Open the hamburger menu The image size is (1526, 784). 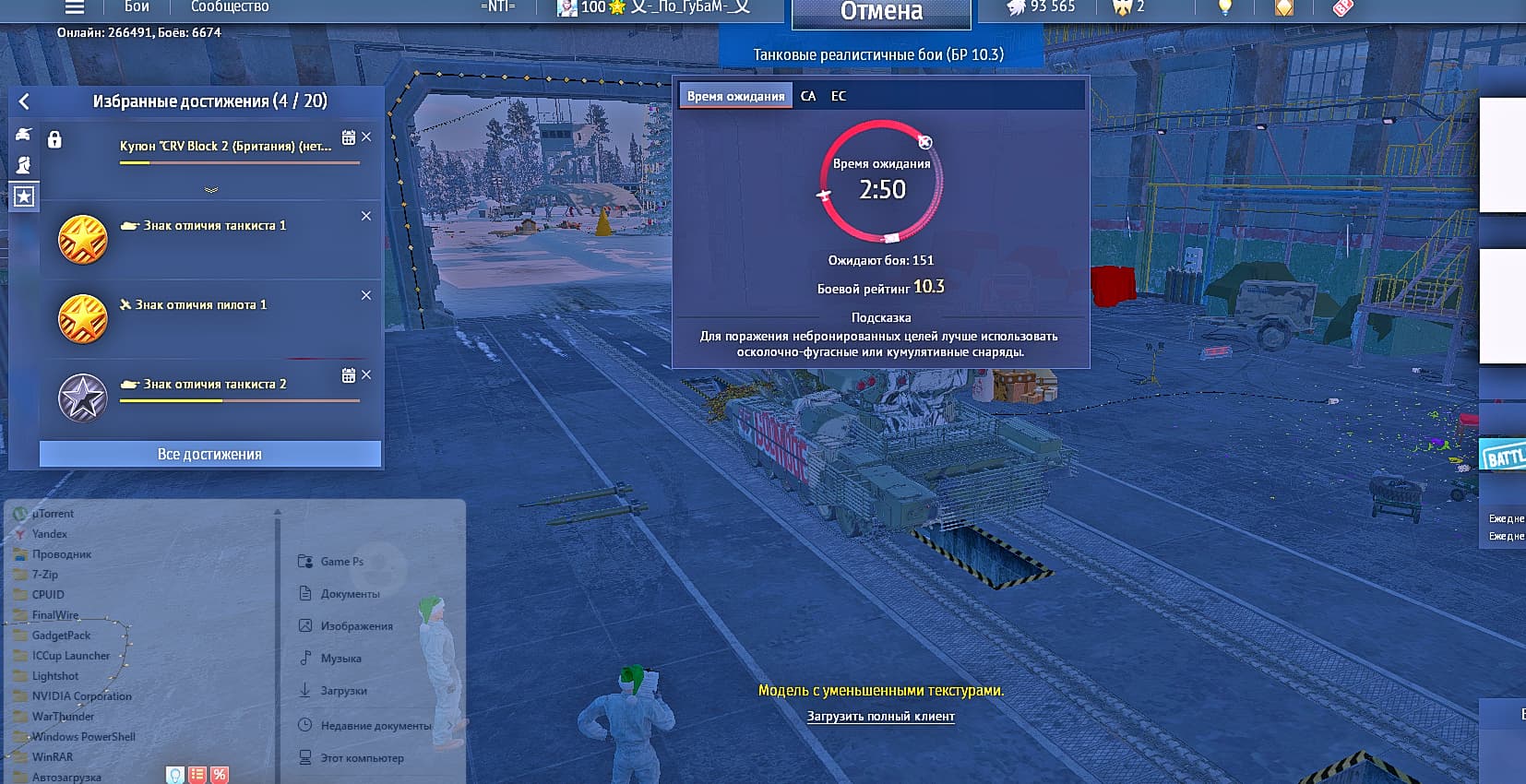click(73, 7)
